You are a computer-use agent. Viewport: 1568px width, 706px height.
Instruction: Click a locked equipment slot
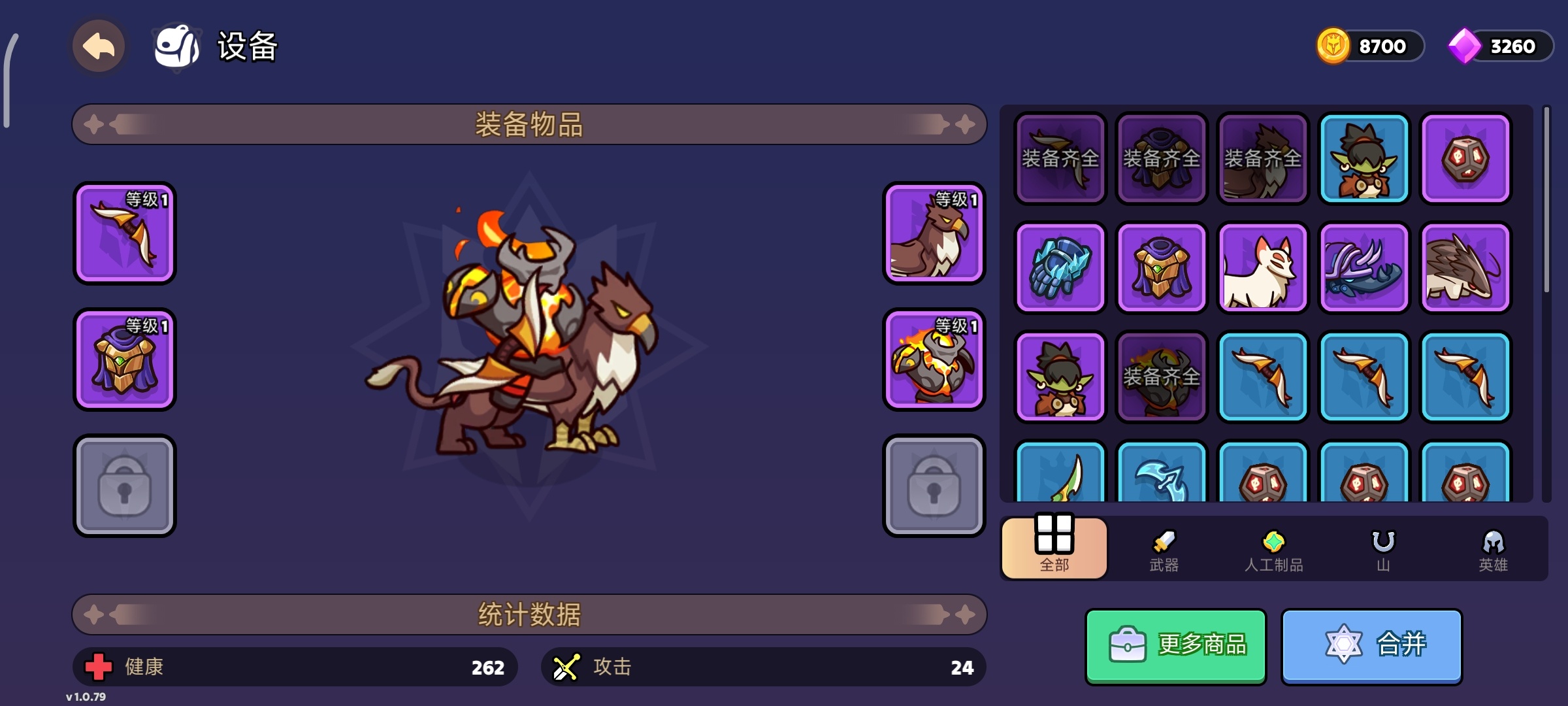[x=125, y=486]
